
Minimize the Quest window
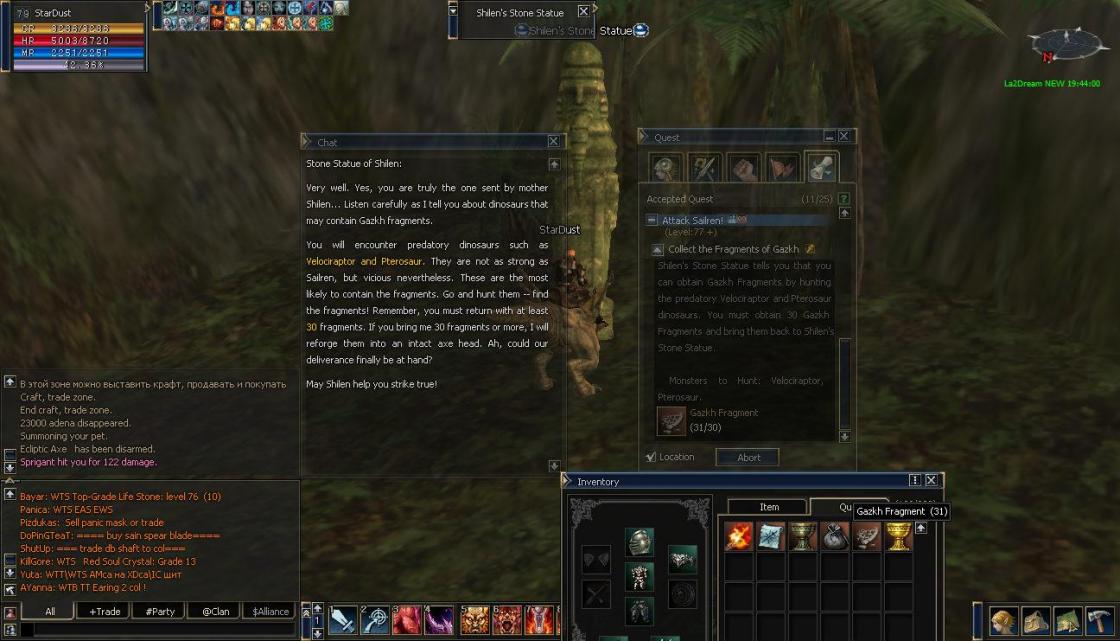click(829, 137)
